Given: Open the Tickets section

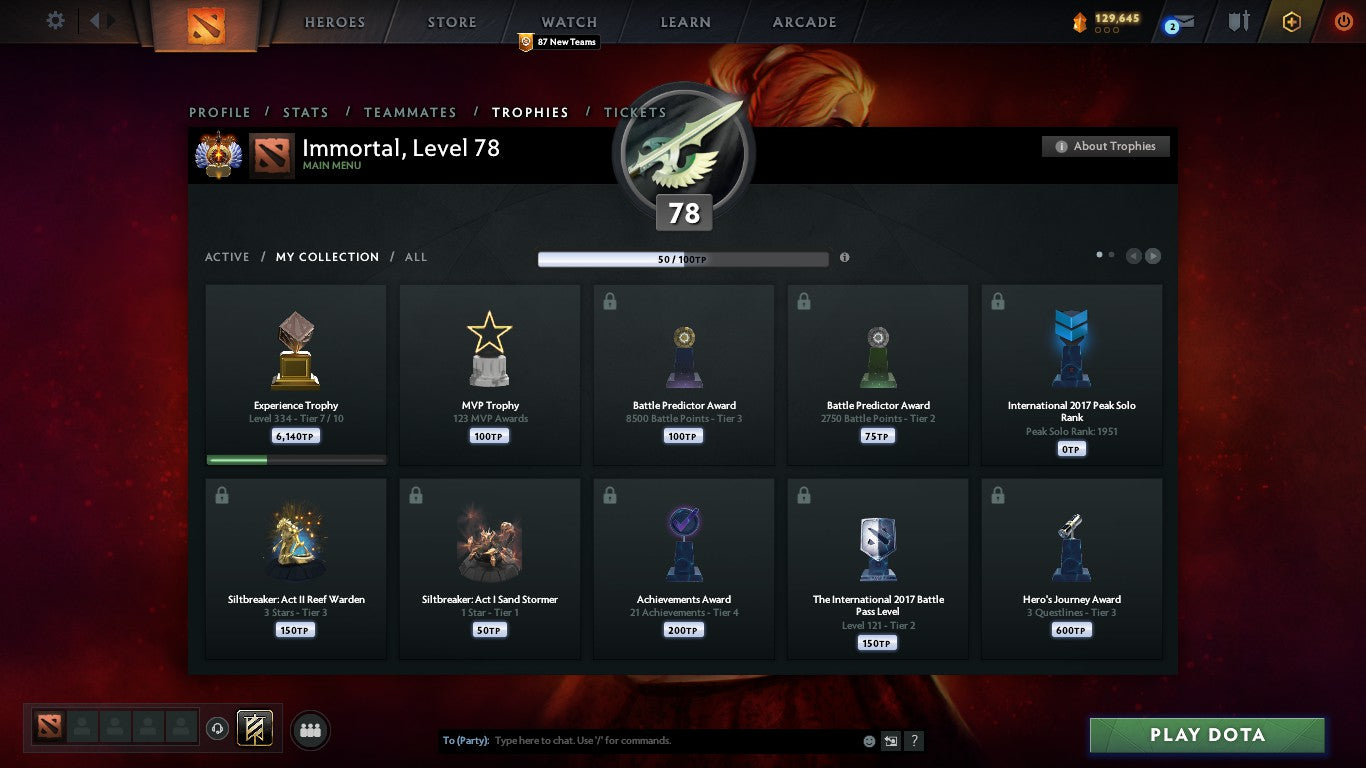Looking at the screenshot, I should pos(634,112).
